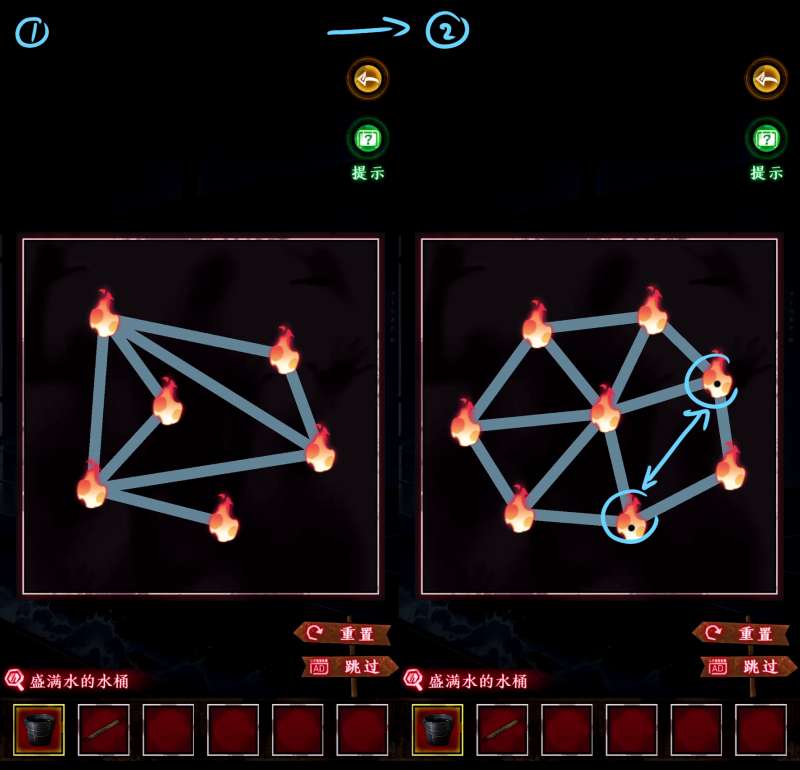800x770 pixels.
Task: Inspect item via magnifier icon in screenshot 1
Action: [x=15, y=680]
